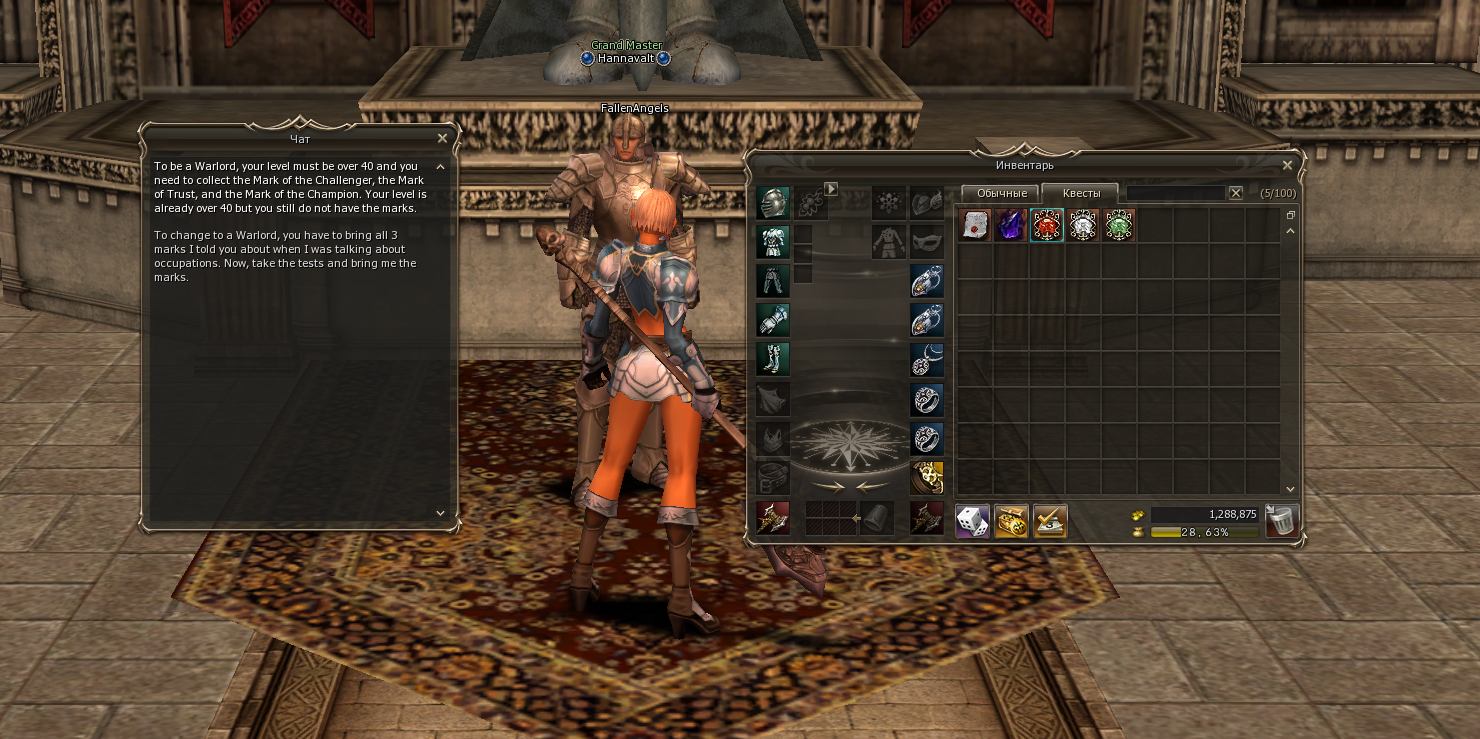Open the trash bin to discard items
Viewport: 1480px width, 739px height.
click(x=1282, y=521)
